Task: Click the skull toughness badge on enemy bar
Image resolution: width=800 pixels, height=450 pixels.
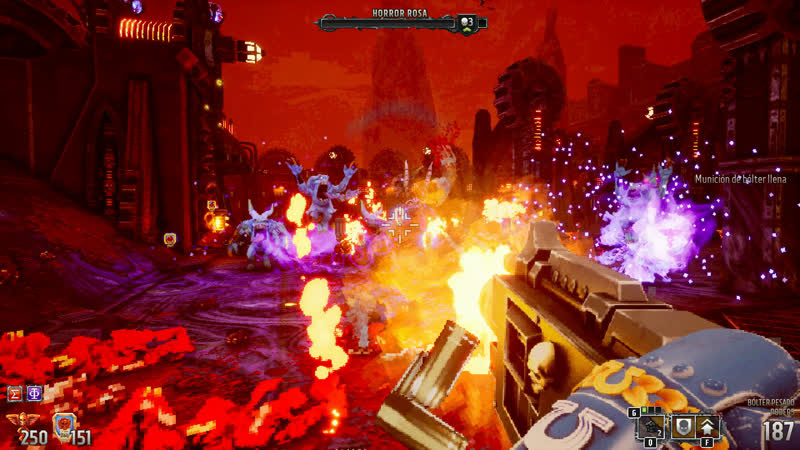Action: (466, 22)
